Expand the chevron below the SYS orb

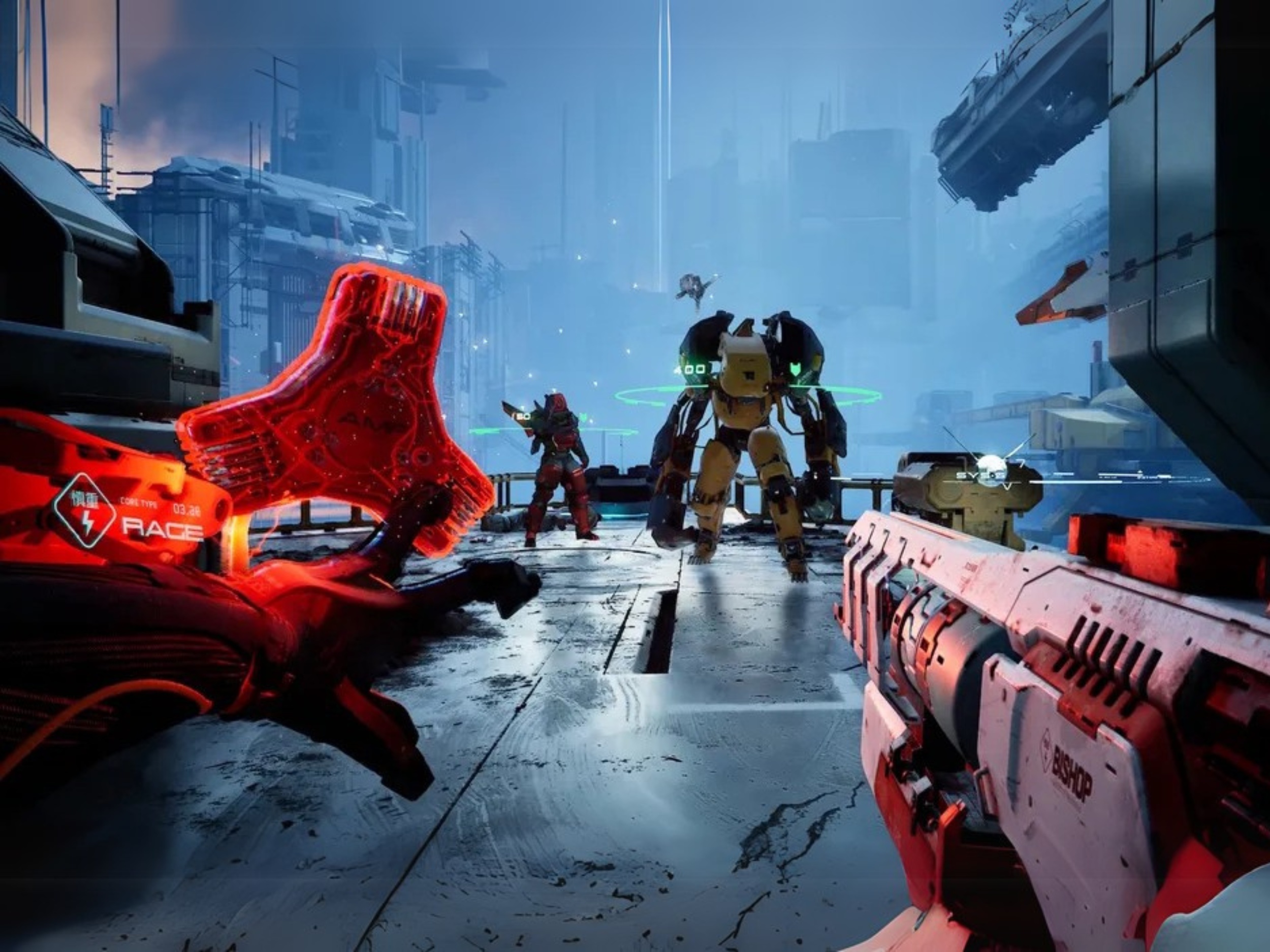(x=1007, y=486)
